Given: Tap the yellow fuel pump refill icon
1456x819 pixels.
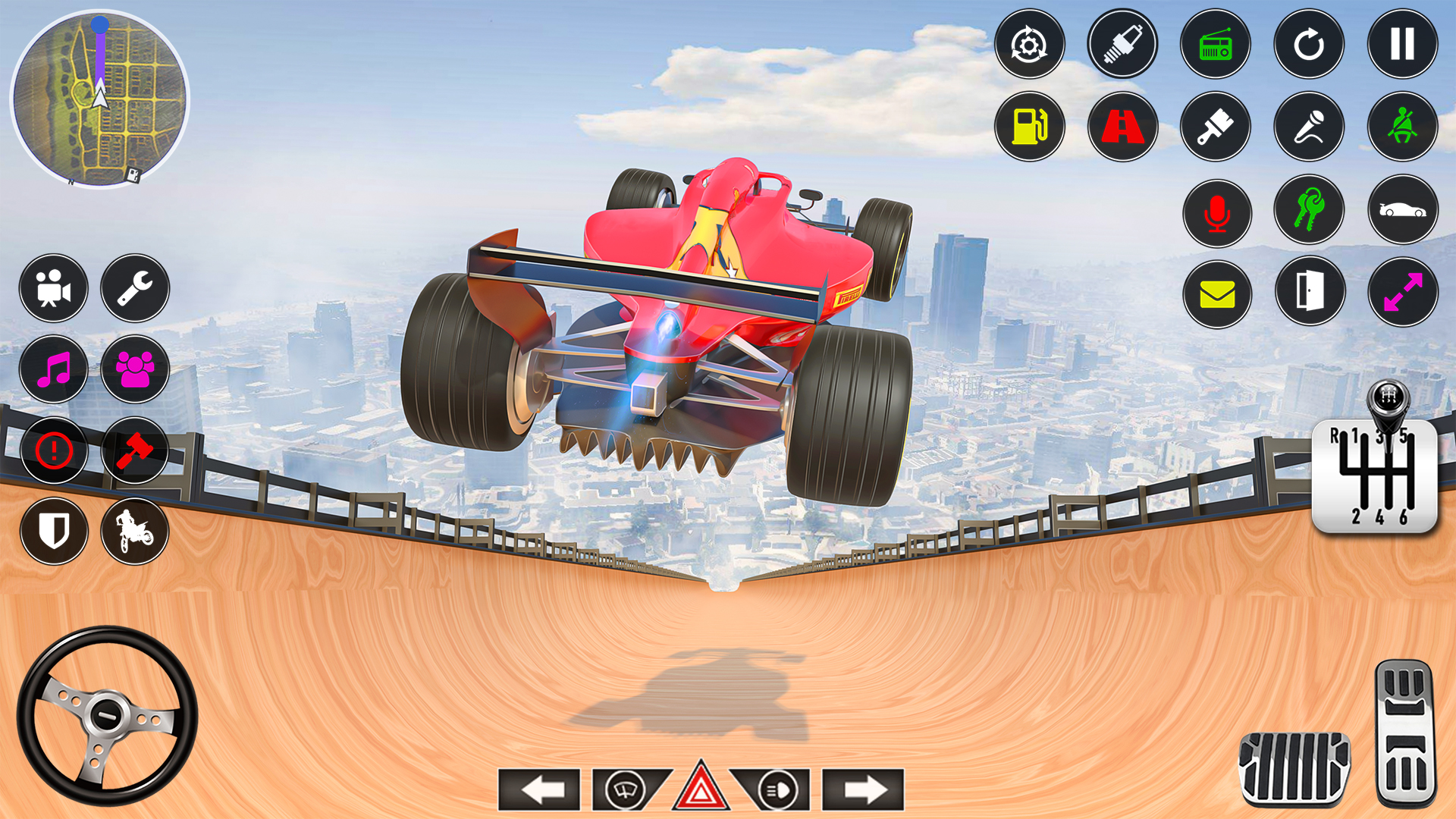Looking at the screenshot, I should point(1030,127).
